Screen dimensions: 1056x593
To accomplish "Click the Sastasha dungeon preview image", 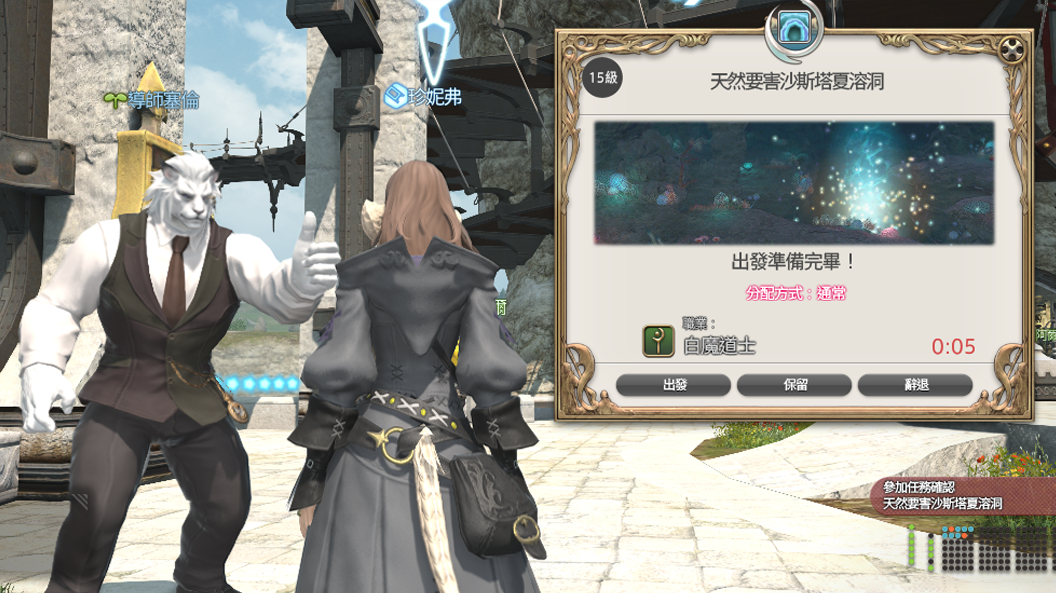I will [794, 182].
